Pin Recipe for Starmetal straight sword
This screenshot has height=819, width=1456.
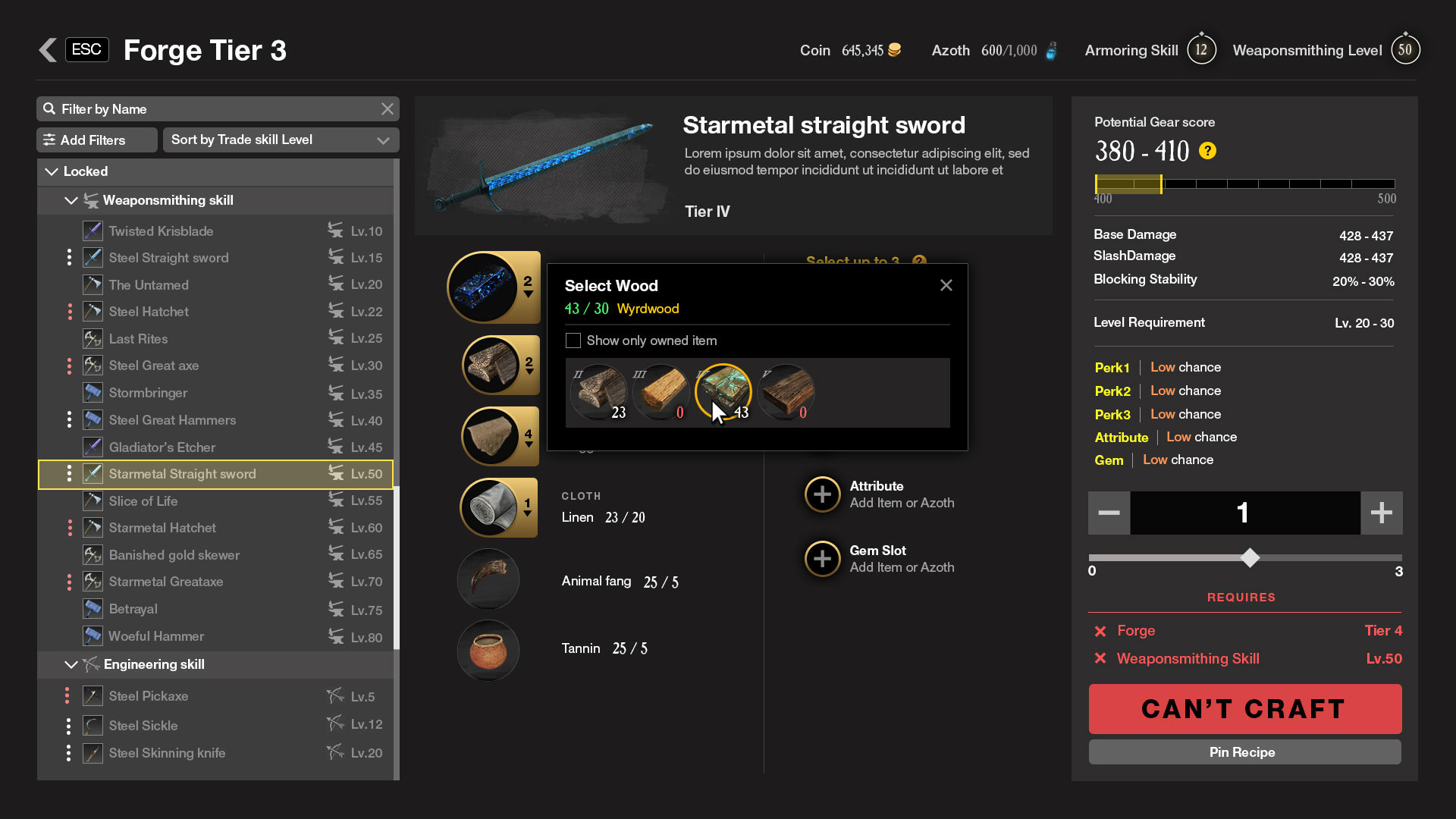(1244, 752)
